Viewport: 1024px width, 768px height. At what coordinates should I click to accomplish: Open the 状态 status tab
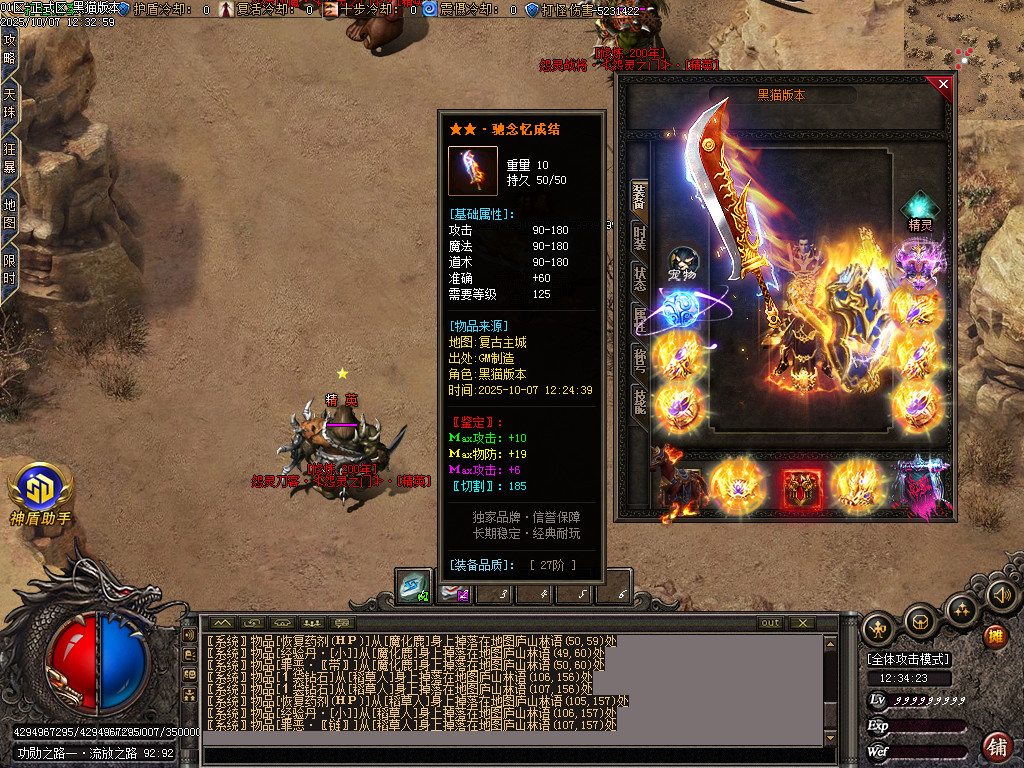tap(639, 278)
